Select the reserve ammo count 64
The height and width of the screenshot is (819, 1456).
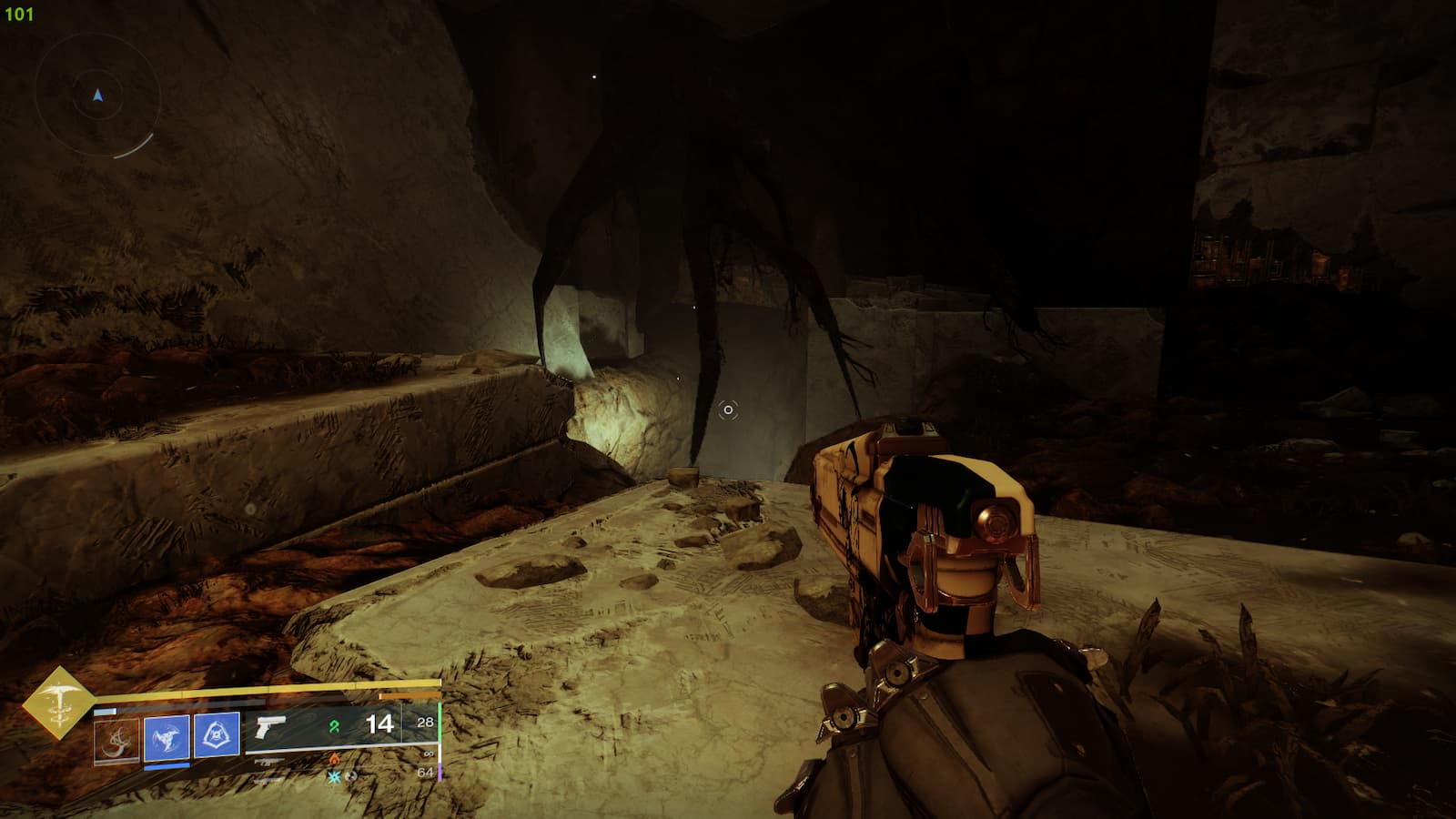pos(424,771)
